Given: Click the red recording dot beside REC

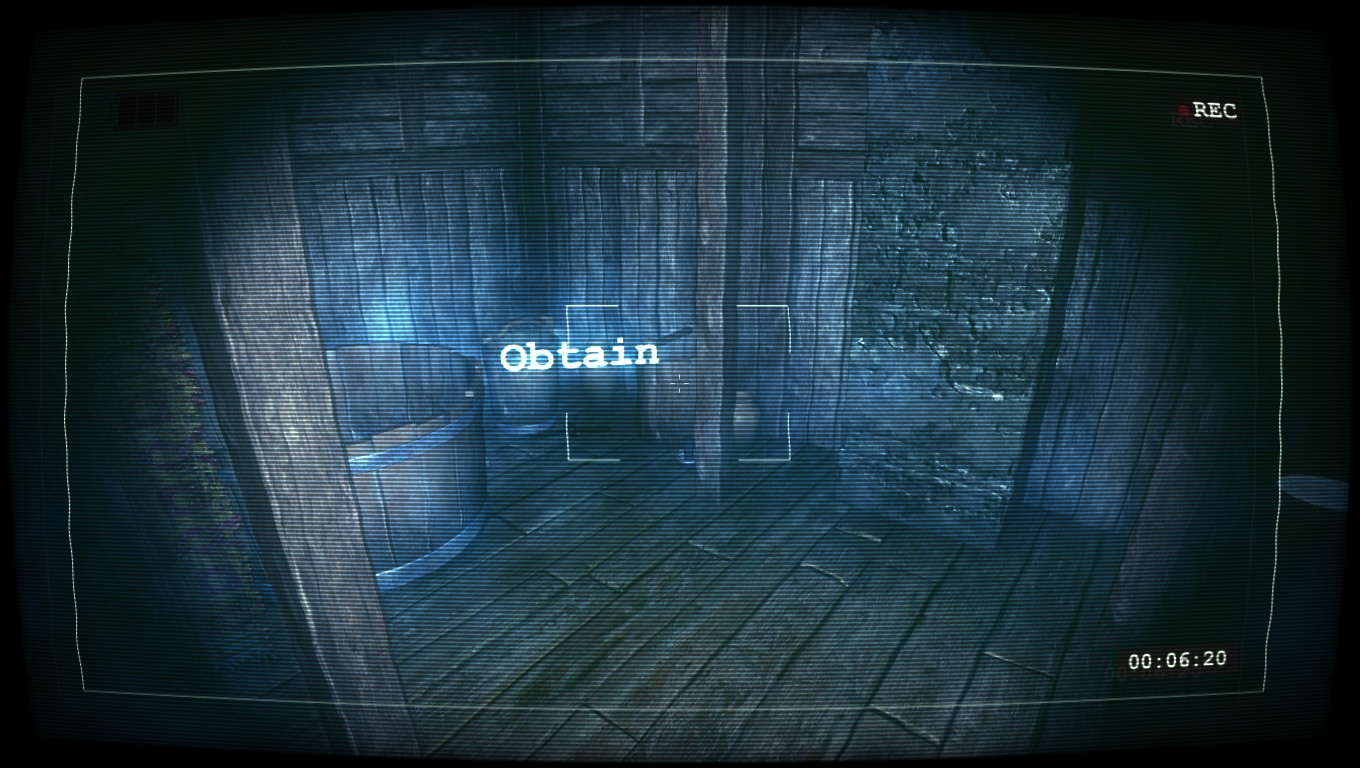Looking at the screenshot, I should pos(1185,111).
